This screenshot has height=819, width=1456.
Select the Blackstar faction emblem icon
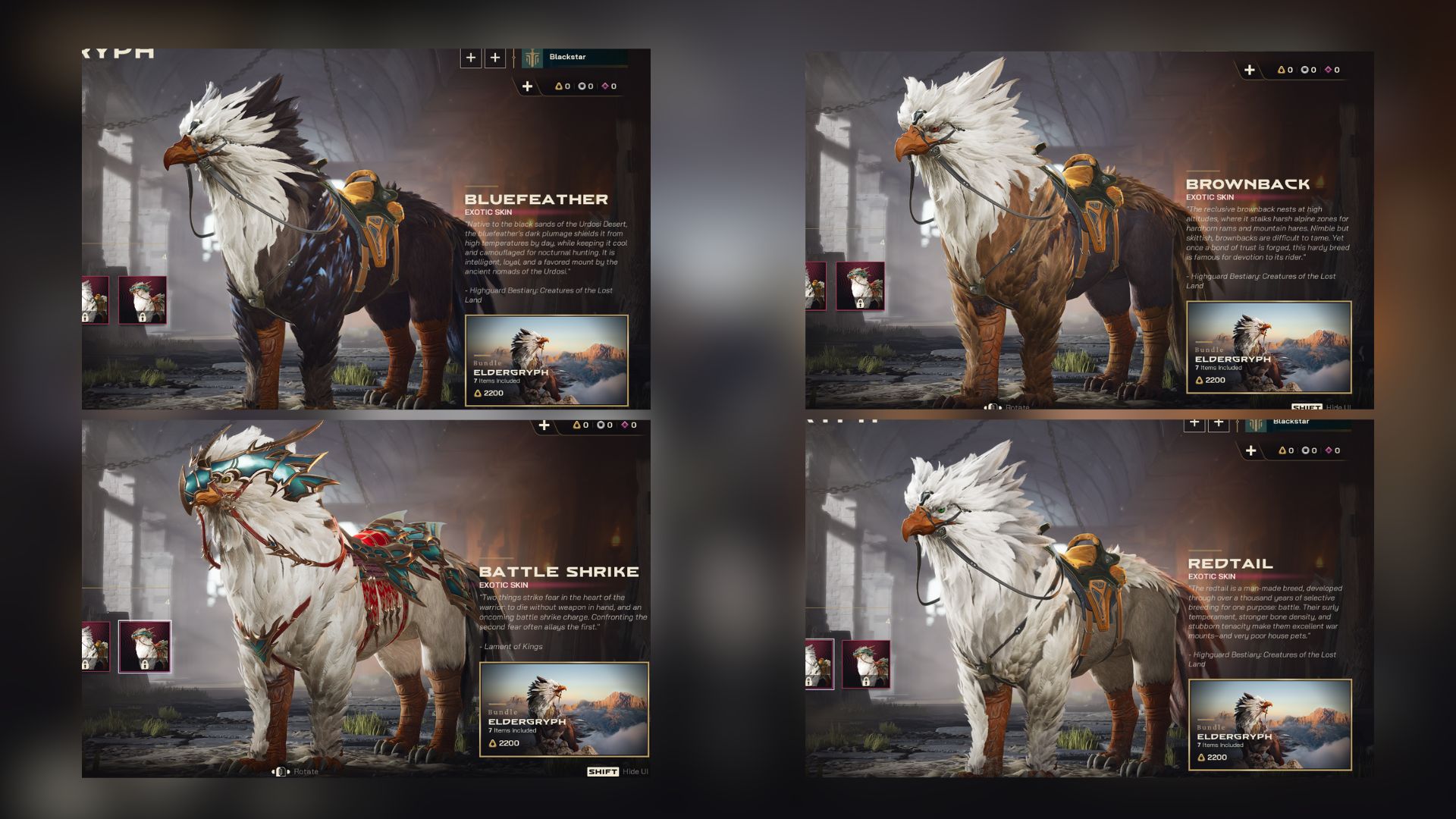point(532,57)
